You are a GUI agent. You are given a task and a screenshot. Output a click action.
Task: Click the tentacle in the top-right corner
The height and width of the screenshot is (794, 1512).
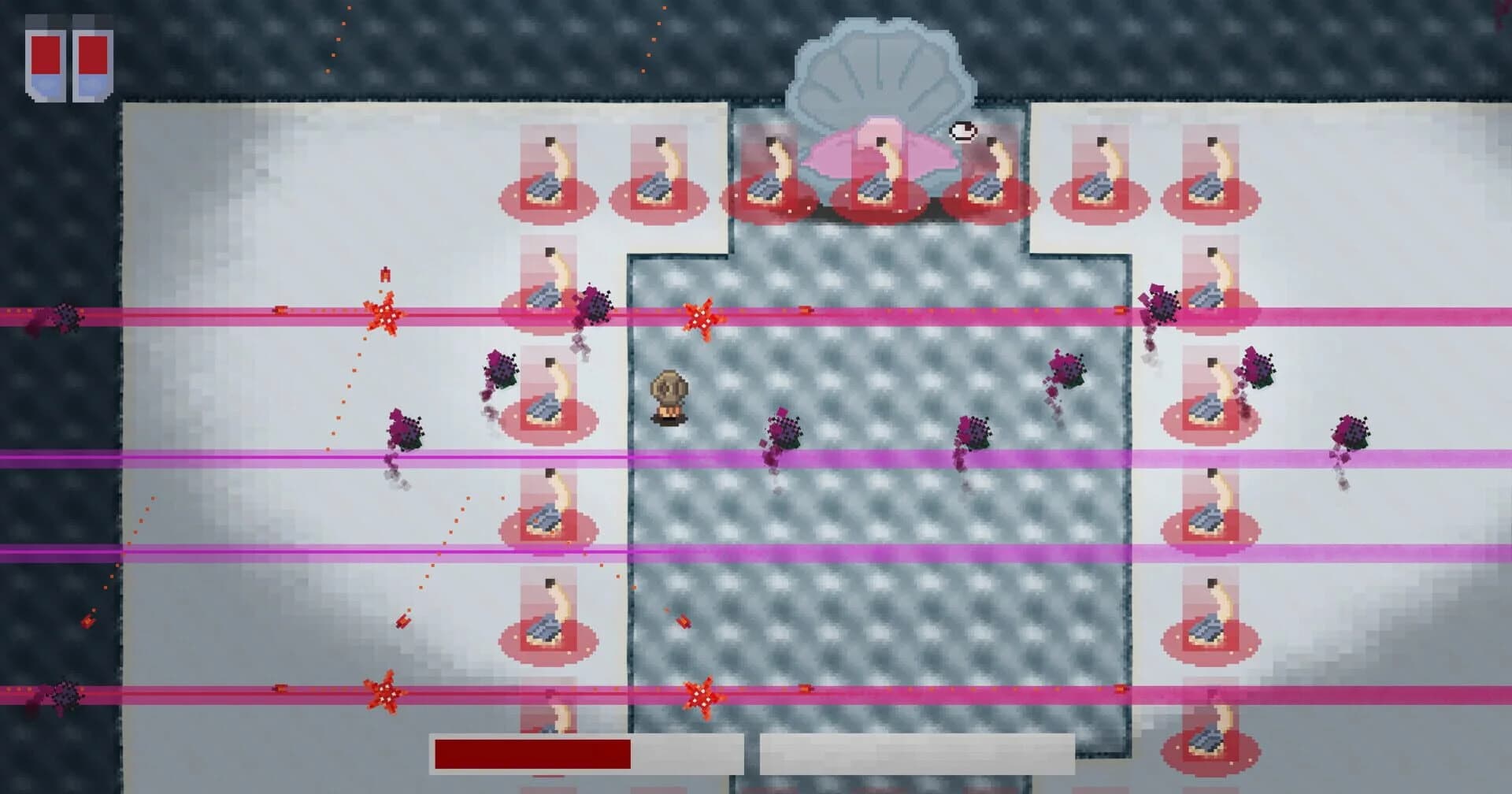click(1213, 165)
